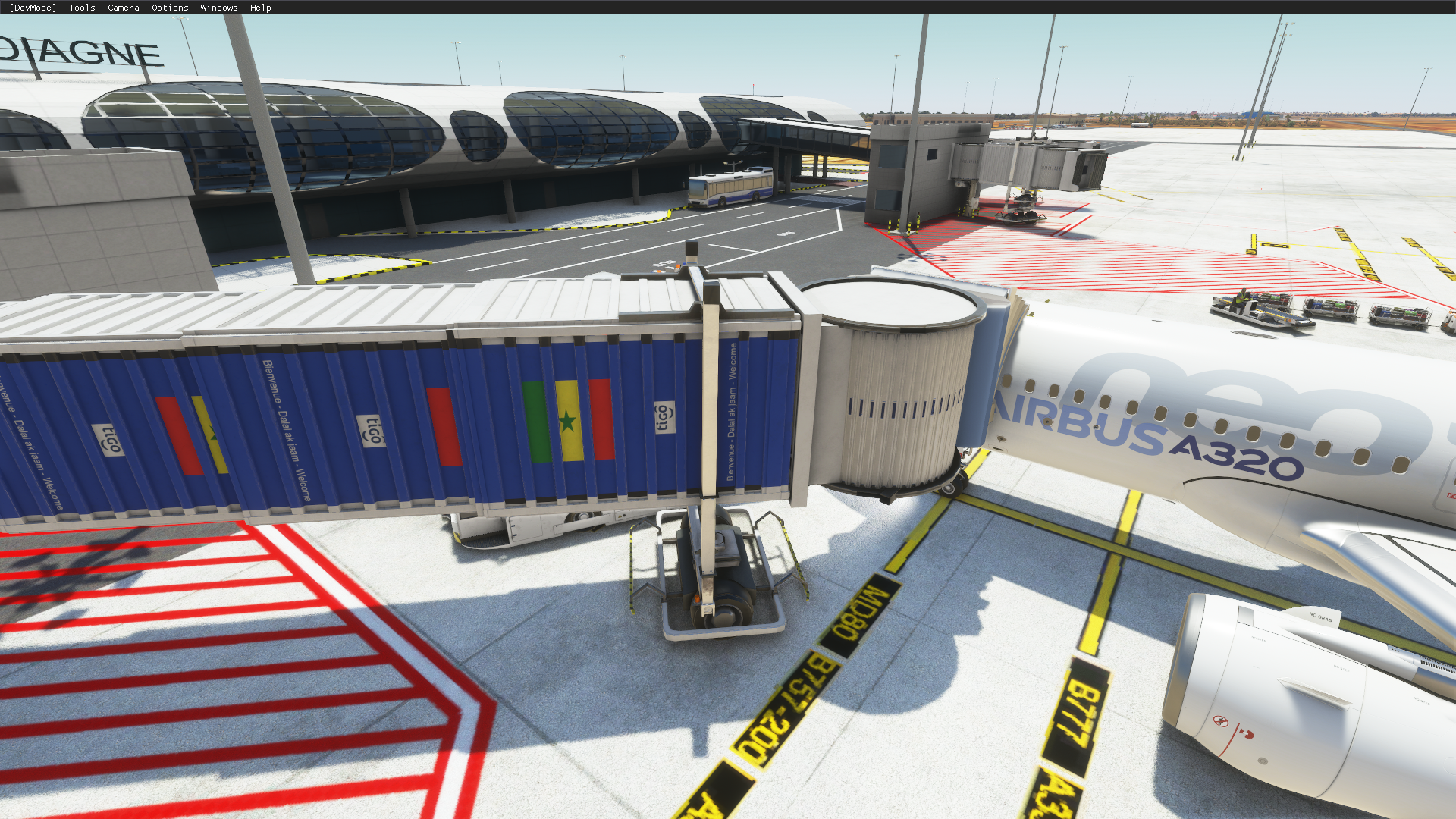Open the Help menu

[260, 8]
